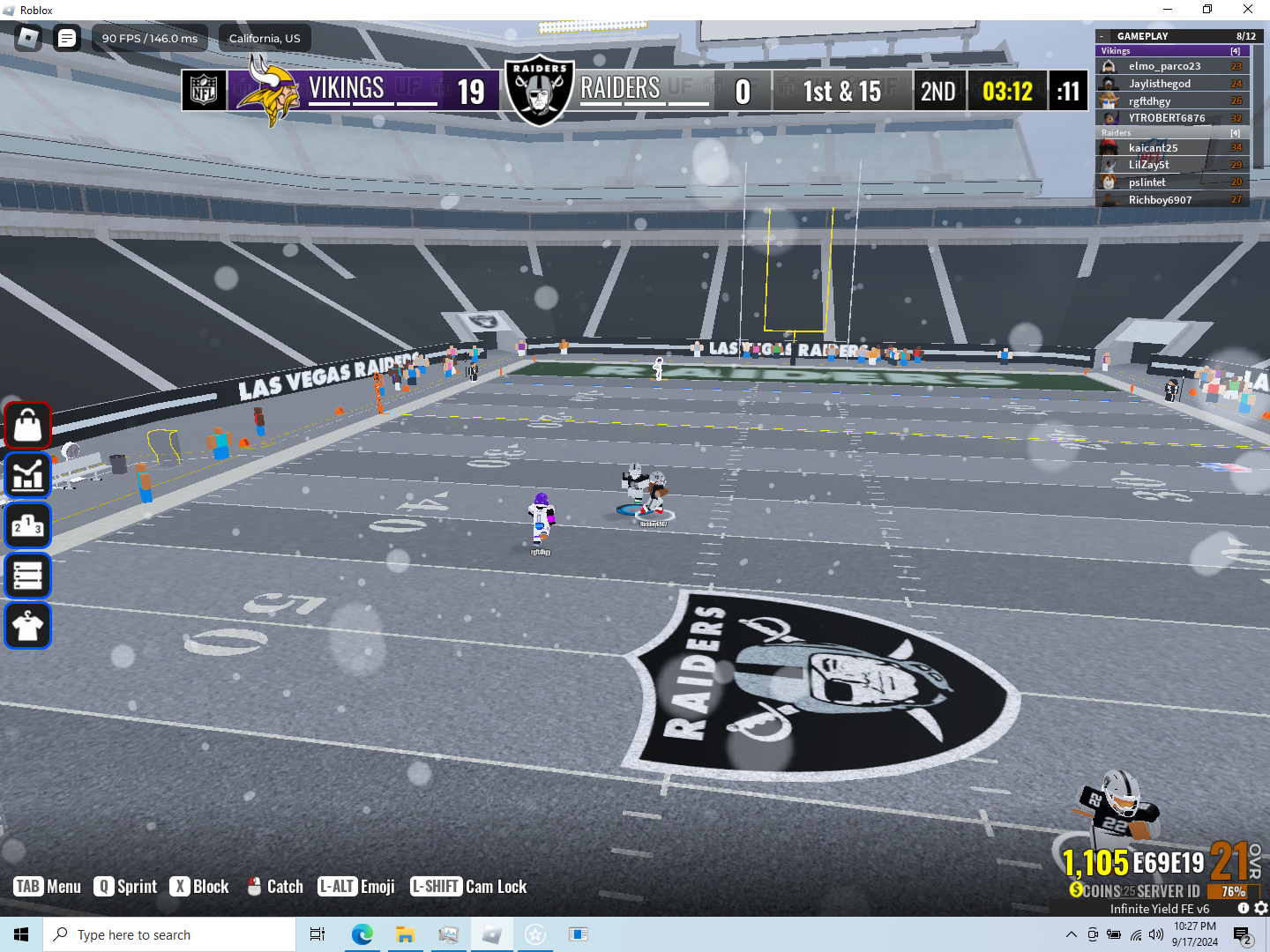Open the Roblox main menu logo button
The width and height of the screenshot is (1270, 952).
28,38
